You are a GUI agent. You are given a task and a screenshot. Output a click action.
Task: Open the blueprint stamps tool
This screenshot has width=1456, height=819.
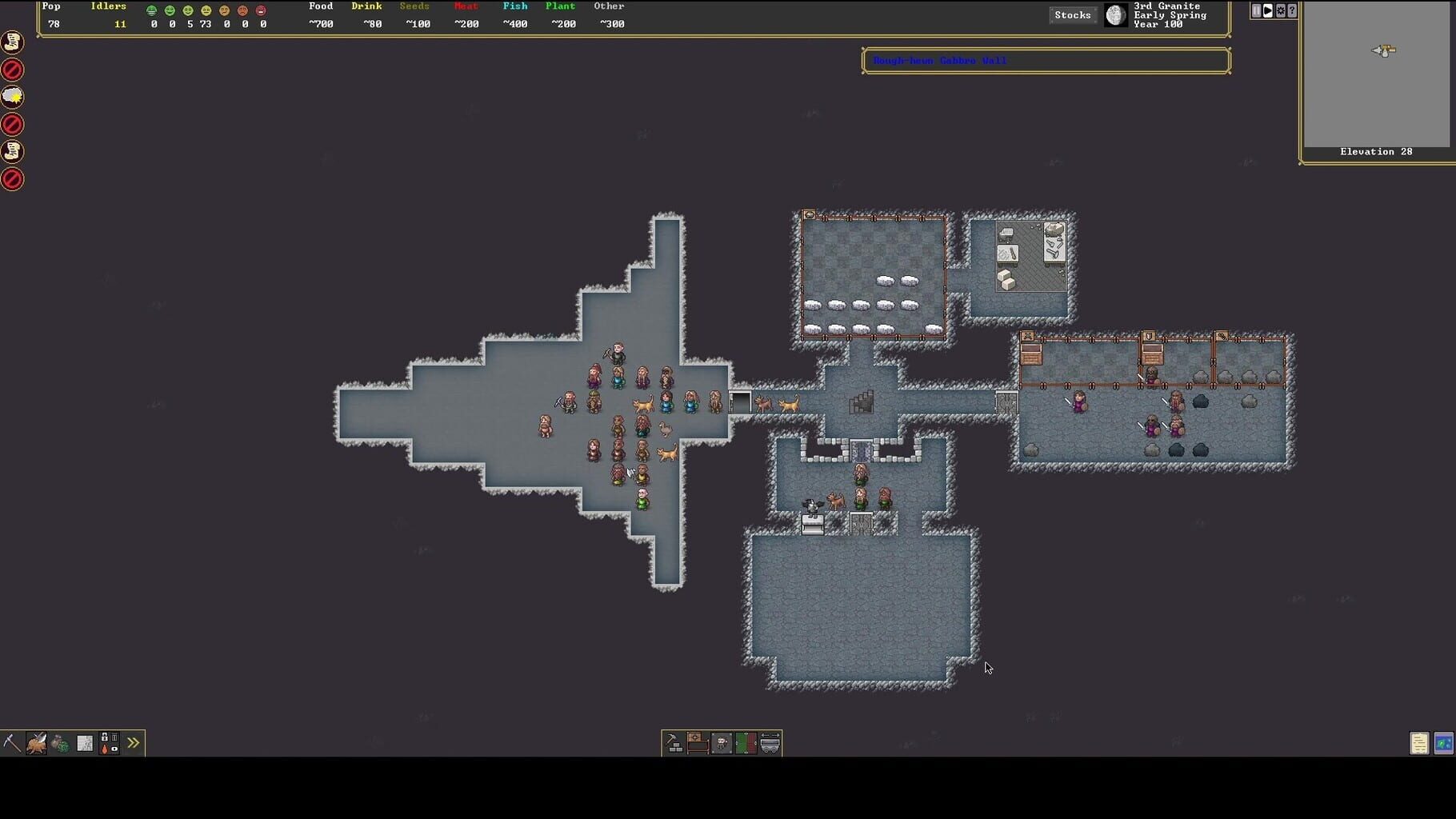coord(85,742)
